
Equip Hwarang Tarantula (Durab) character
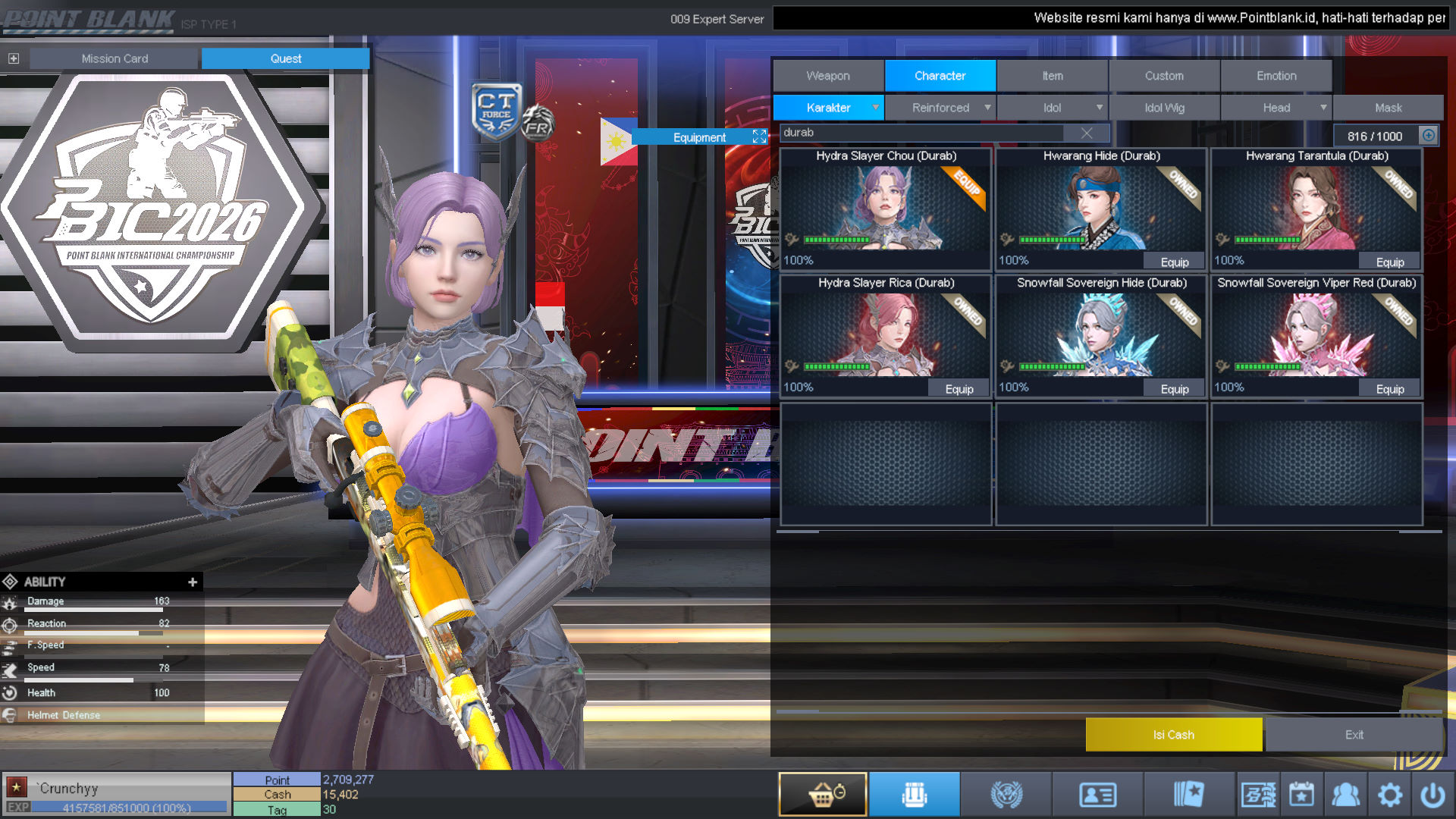pyautogui.click(x=1389, y=262)
